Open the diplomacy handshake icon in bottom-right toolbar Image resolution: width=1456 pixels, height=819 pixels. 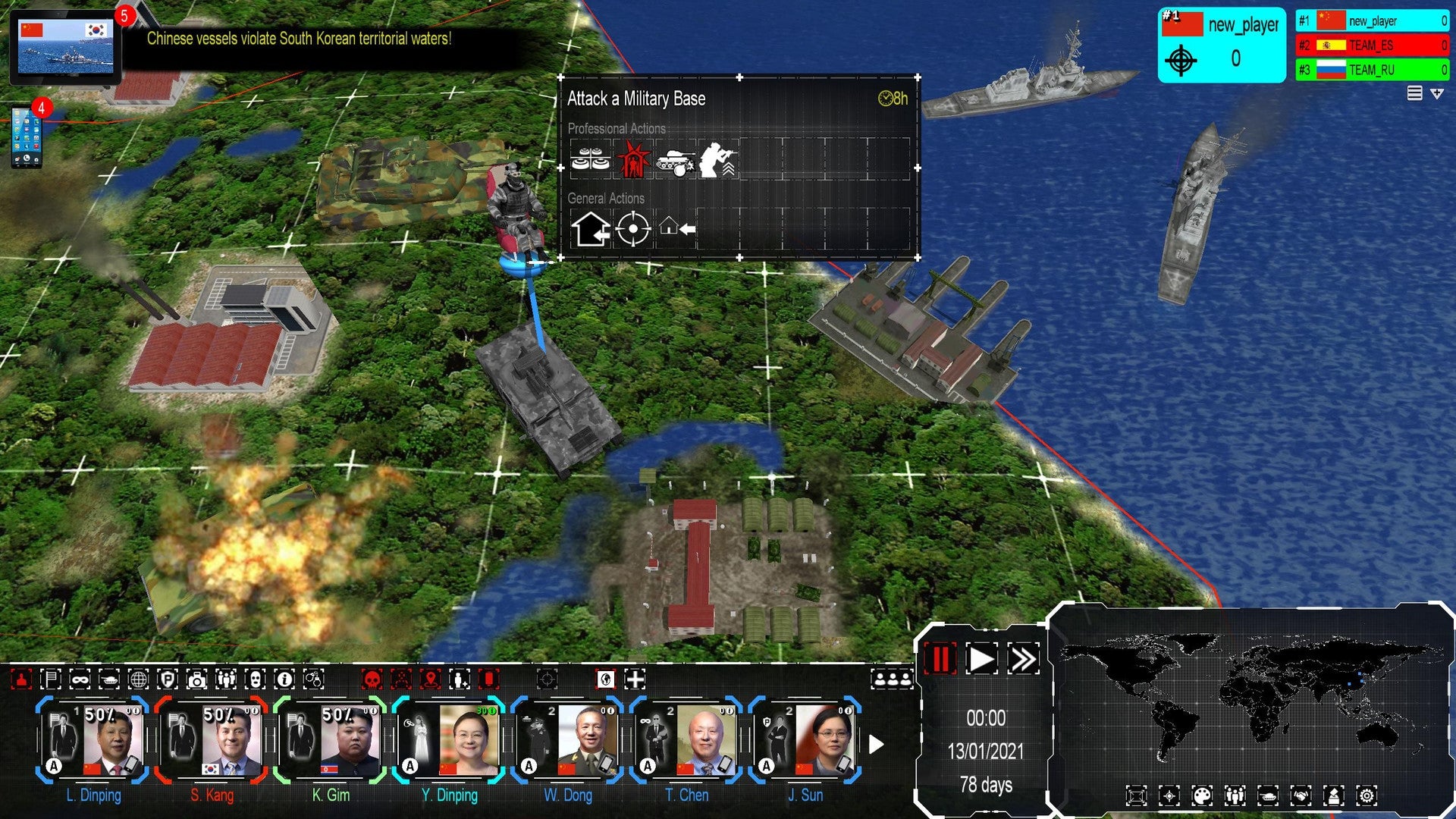point(1301,795)
